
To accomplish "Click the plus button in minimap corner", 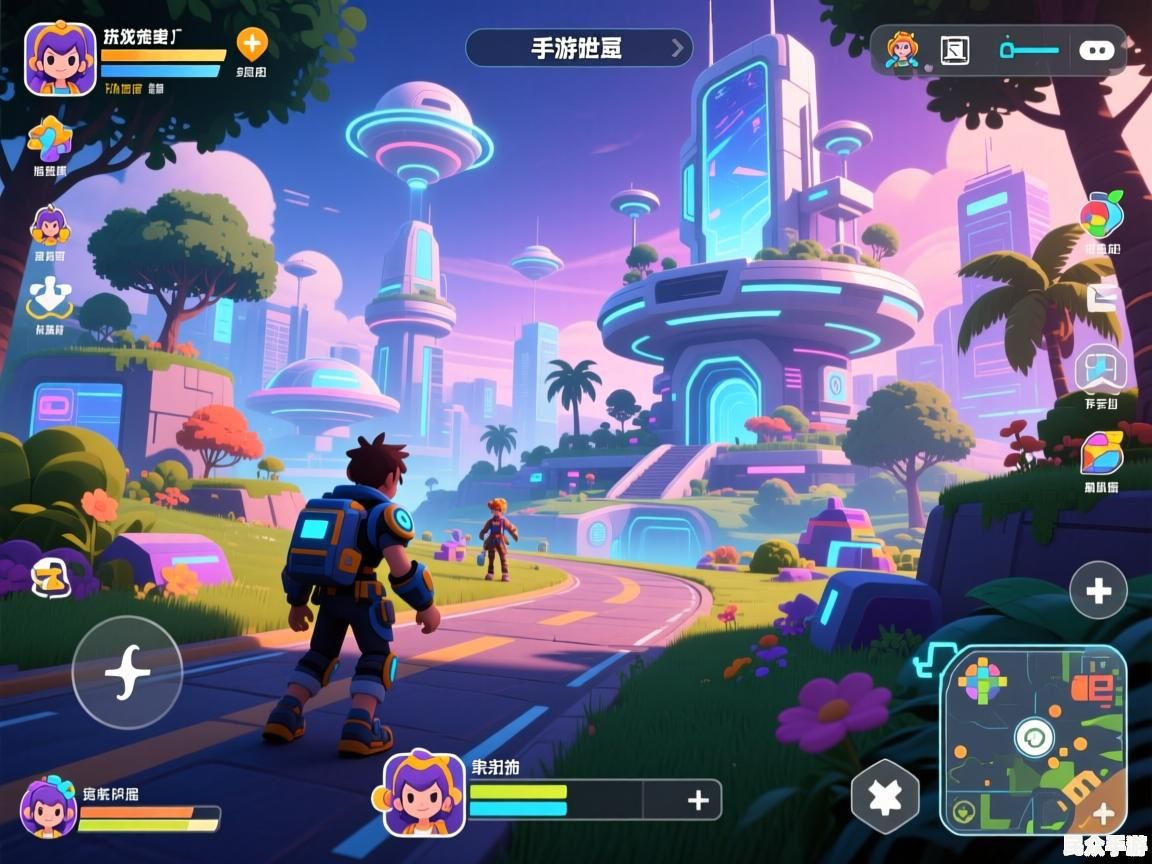I will click(x=1103, y=813).
